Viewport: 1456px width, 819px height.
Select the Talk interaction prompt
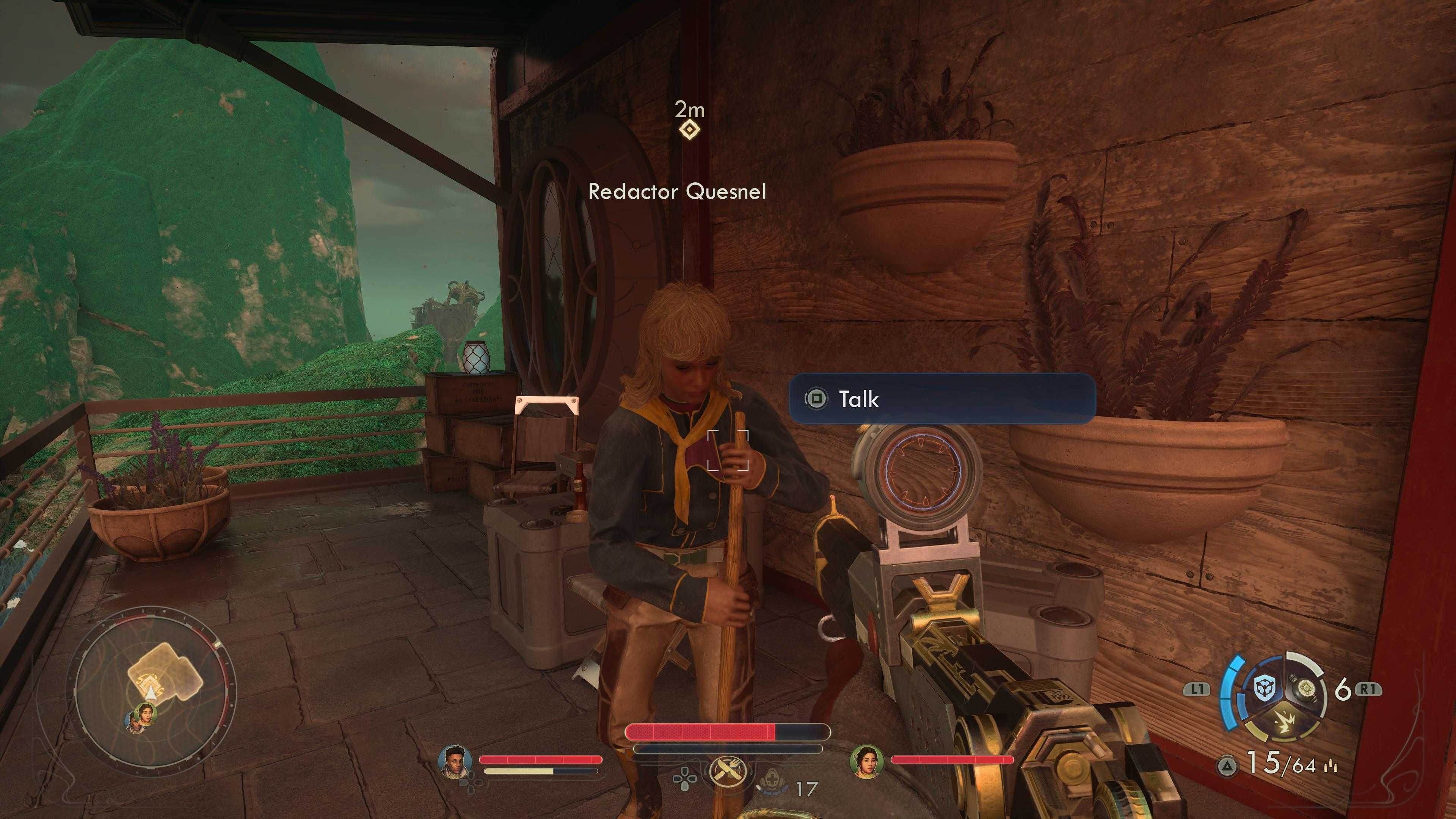(942, 399)
